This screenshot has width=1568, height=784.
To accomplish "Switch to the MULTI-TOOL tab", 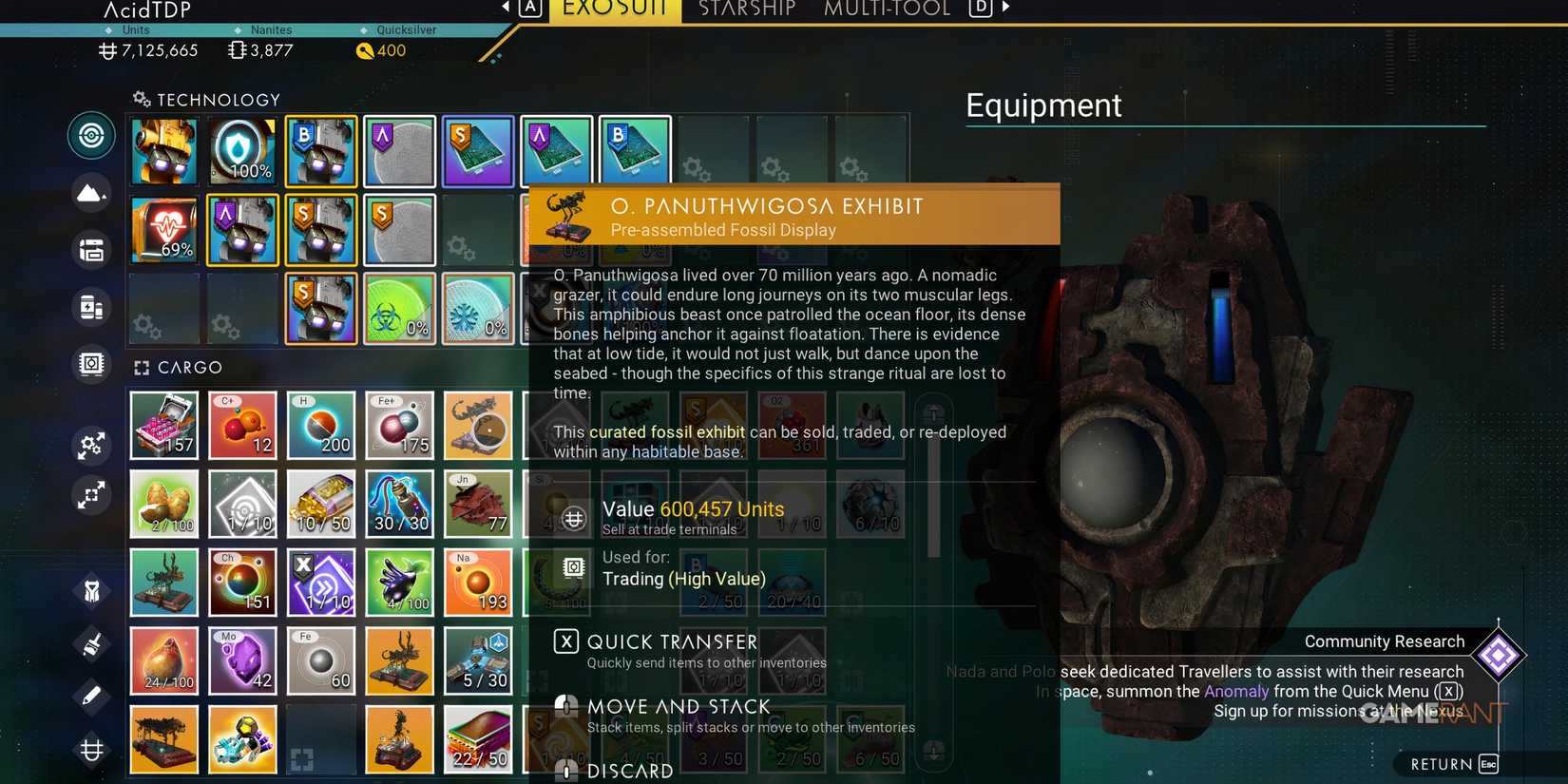I will (x=886, y=10).
